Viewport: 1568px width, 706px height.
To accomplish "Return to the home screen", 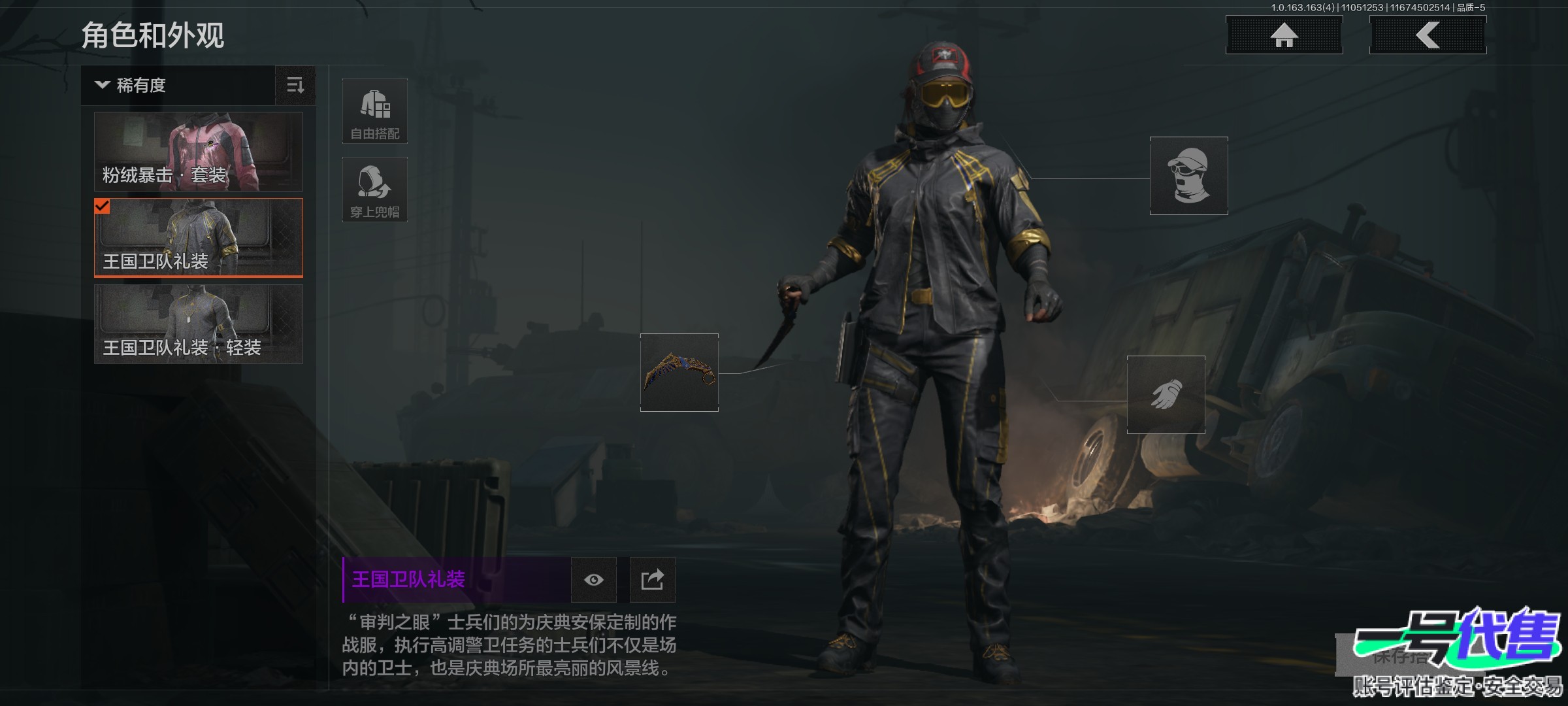I will (1284, 35).
